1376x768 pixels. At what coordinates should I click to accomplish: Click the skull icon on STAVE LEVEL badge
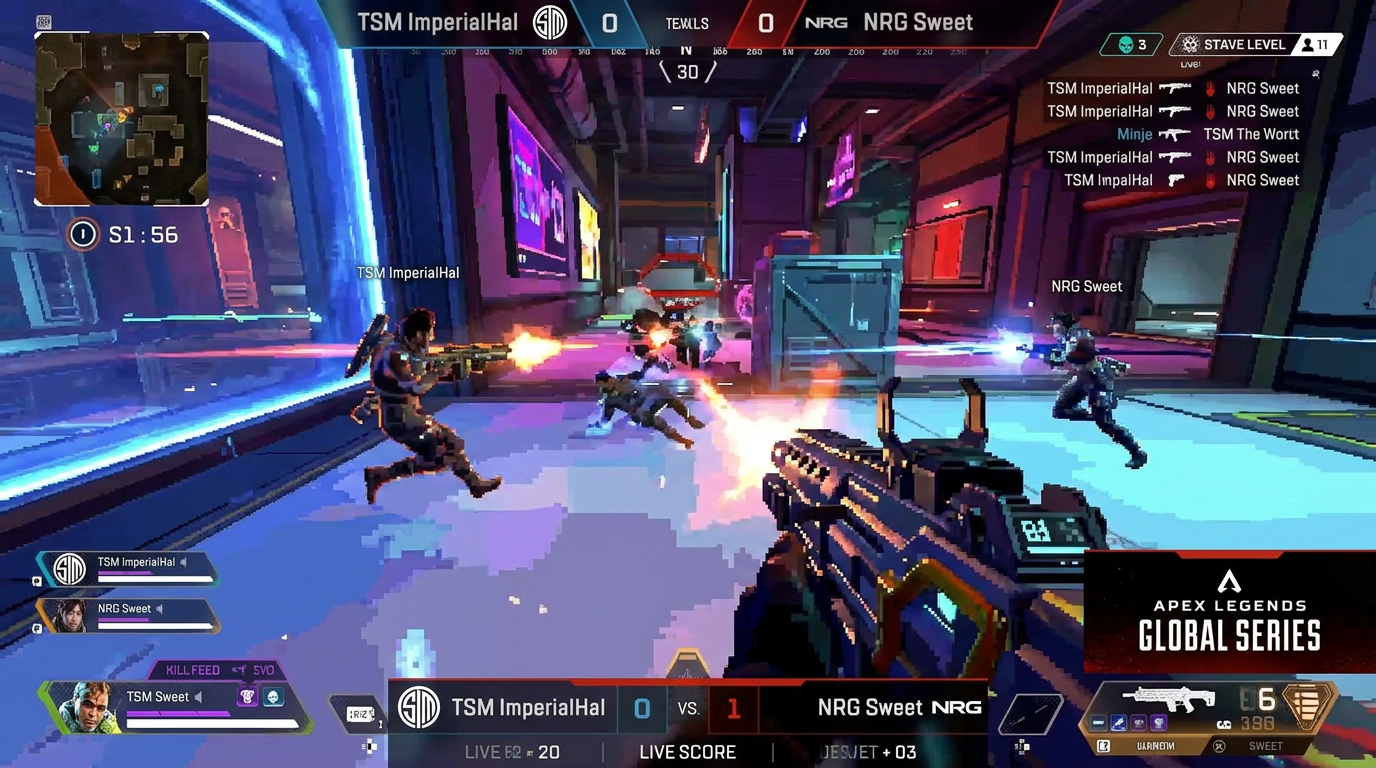click(x=1190, y=44)
